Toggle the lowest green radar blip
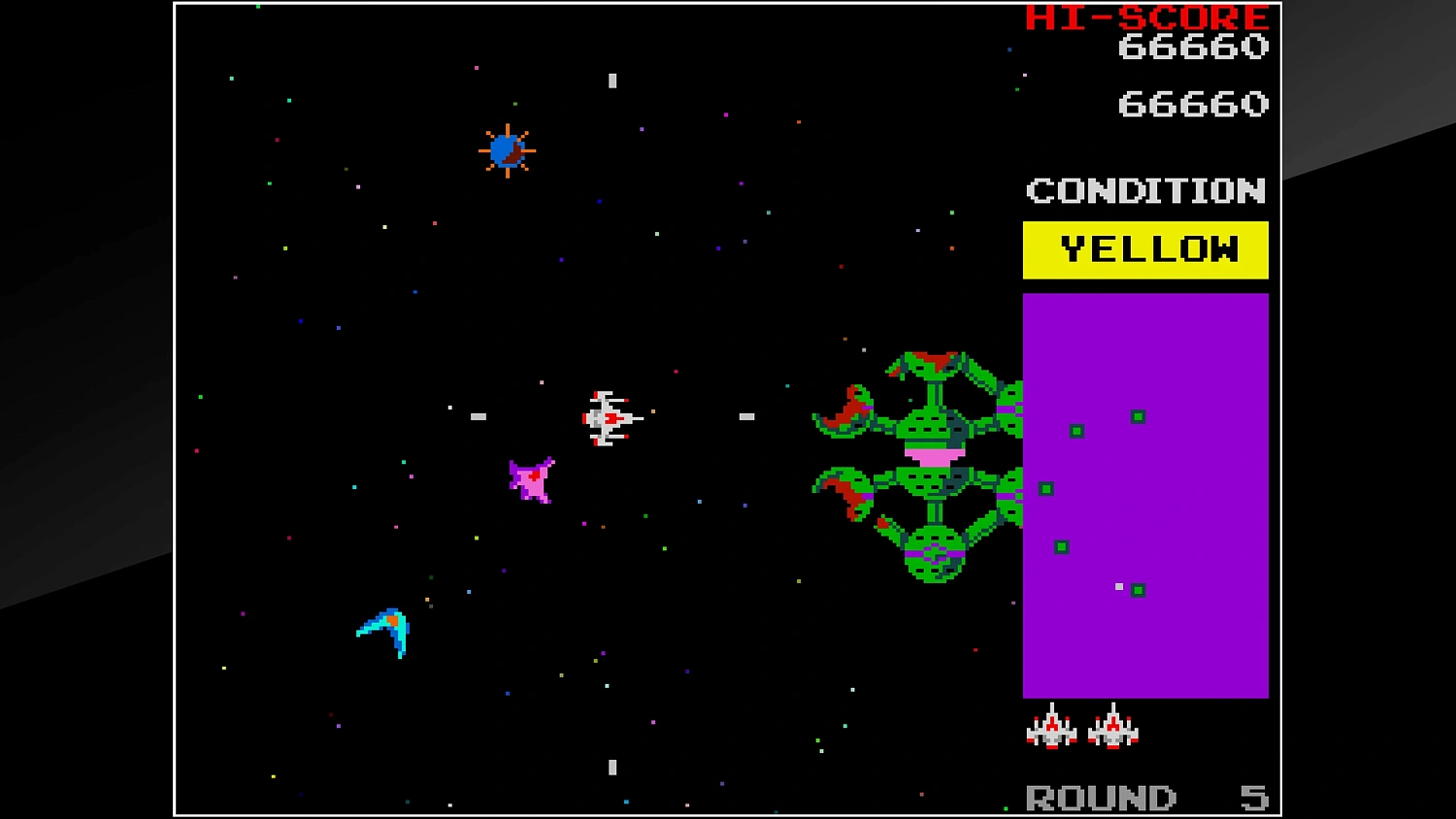 tap(1140, 591)
